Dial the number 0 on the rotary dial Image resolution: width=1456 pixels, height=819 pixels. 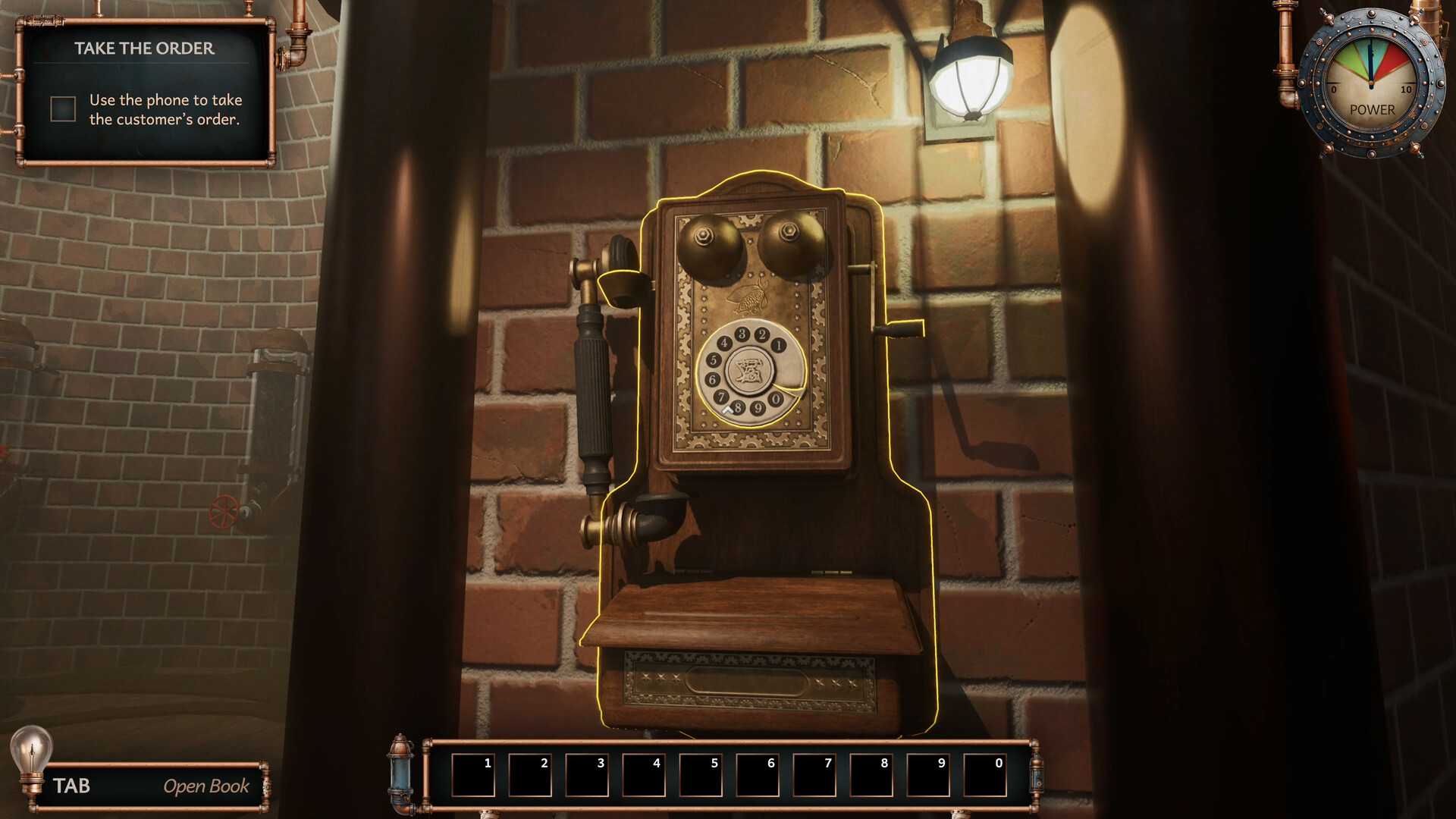coord(776,399)
